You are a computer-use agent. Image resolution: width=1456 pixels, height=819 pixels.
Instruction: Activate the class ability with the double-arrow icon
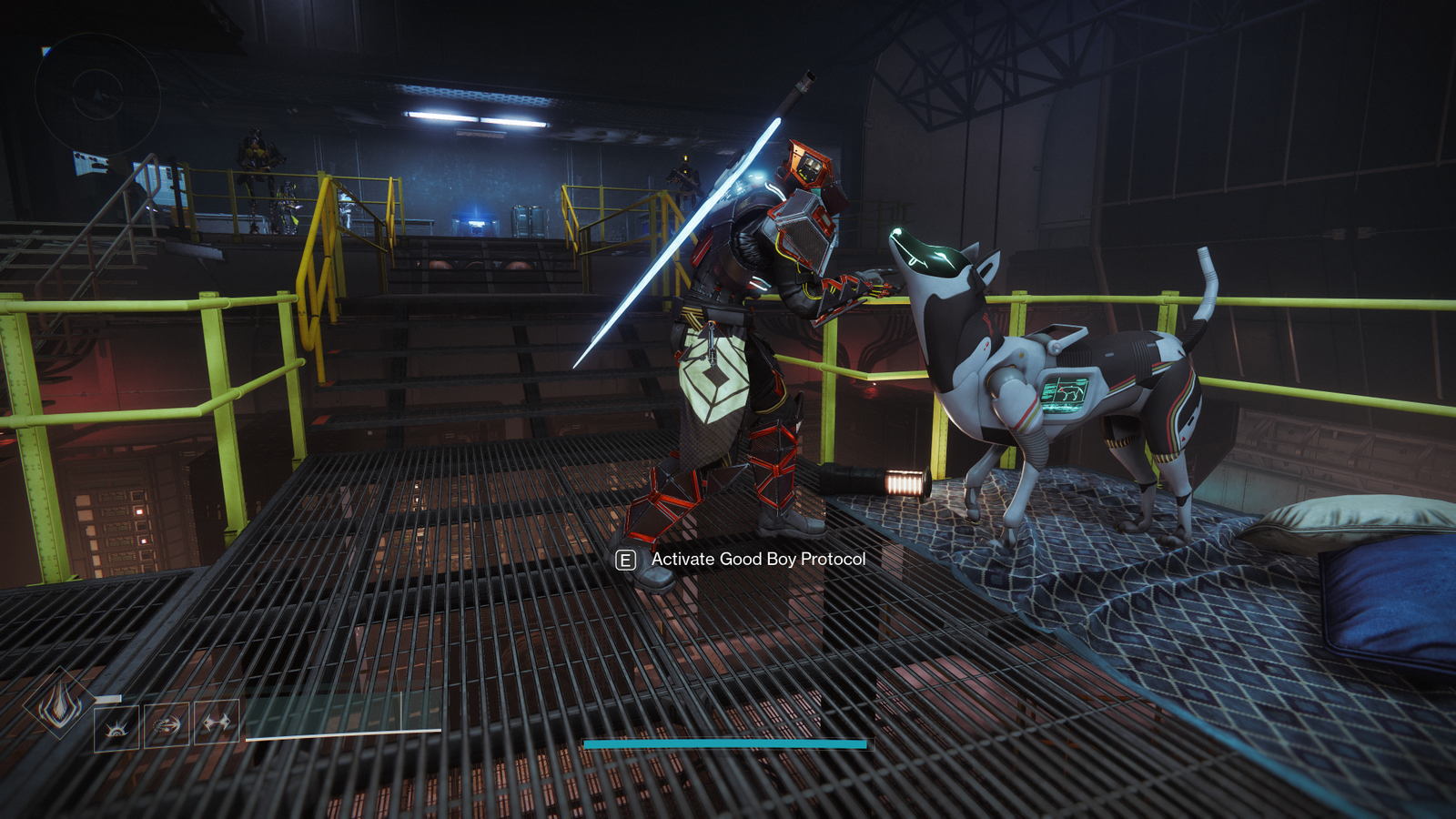coord(217,723)
